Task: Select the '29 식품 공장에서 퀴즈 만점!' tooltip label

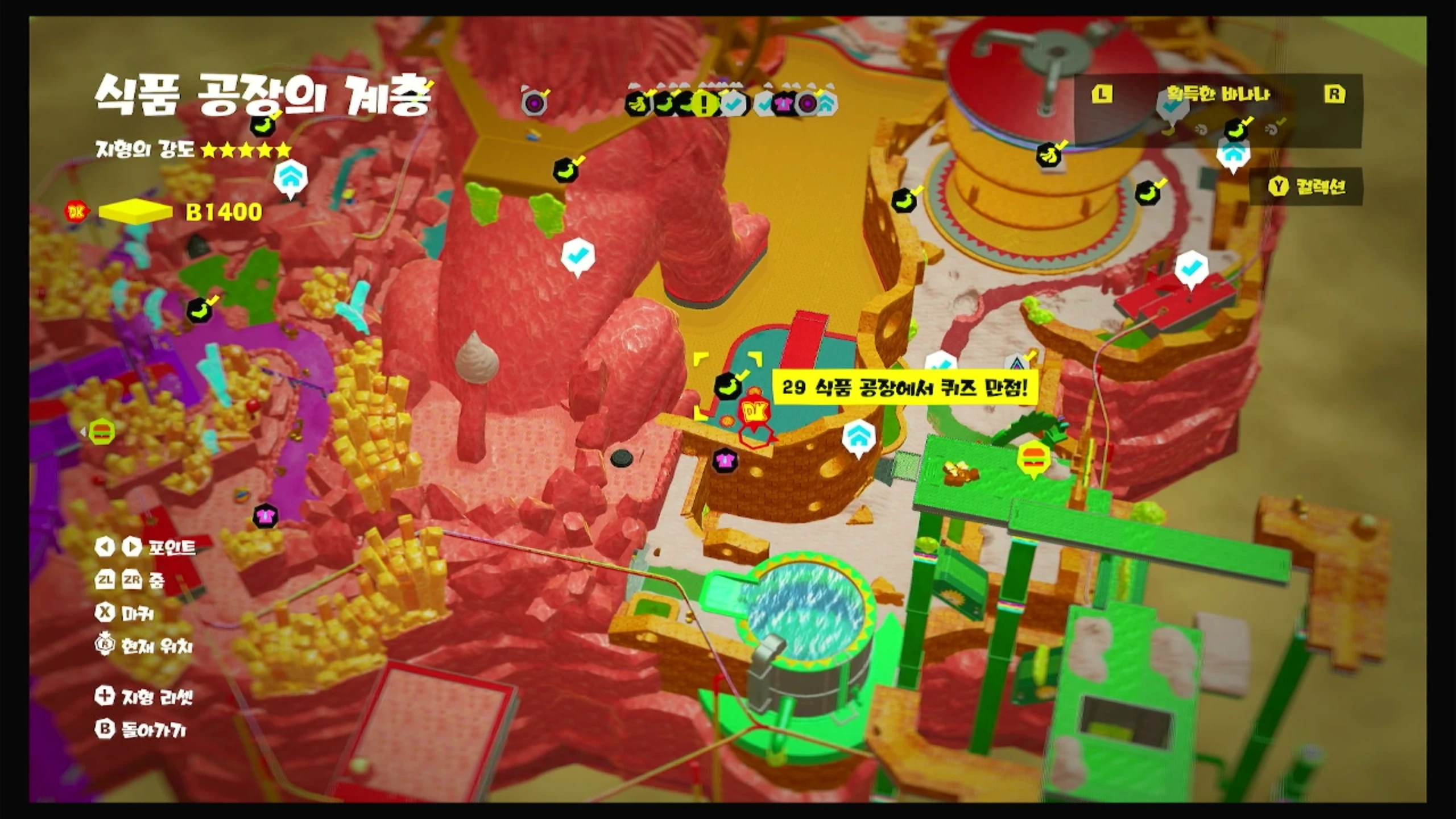Action: [905, 388]
